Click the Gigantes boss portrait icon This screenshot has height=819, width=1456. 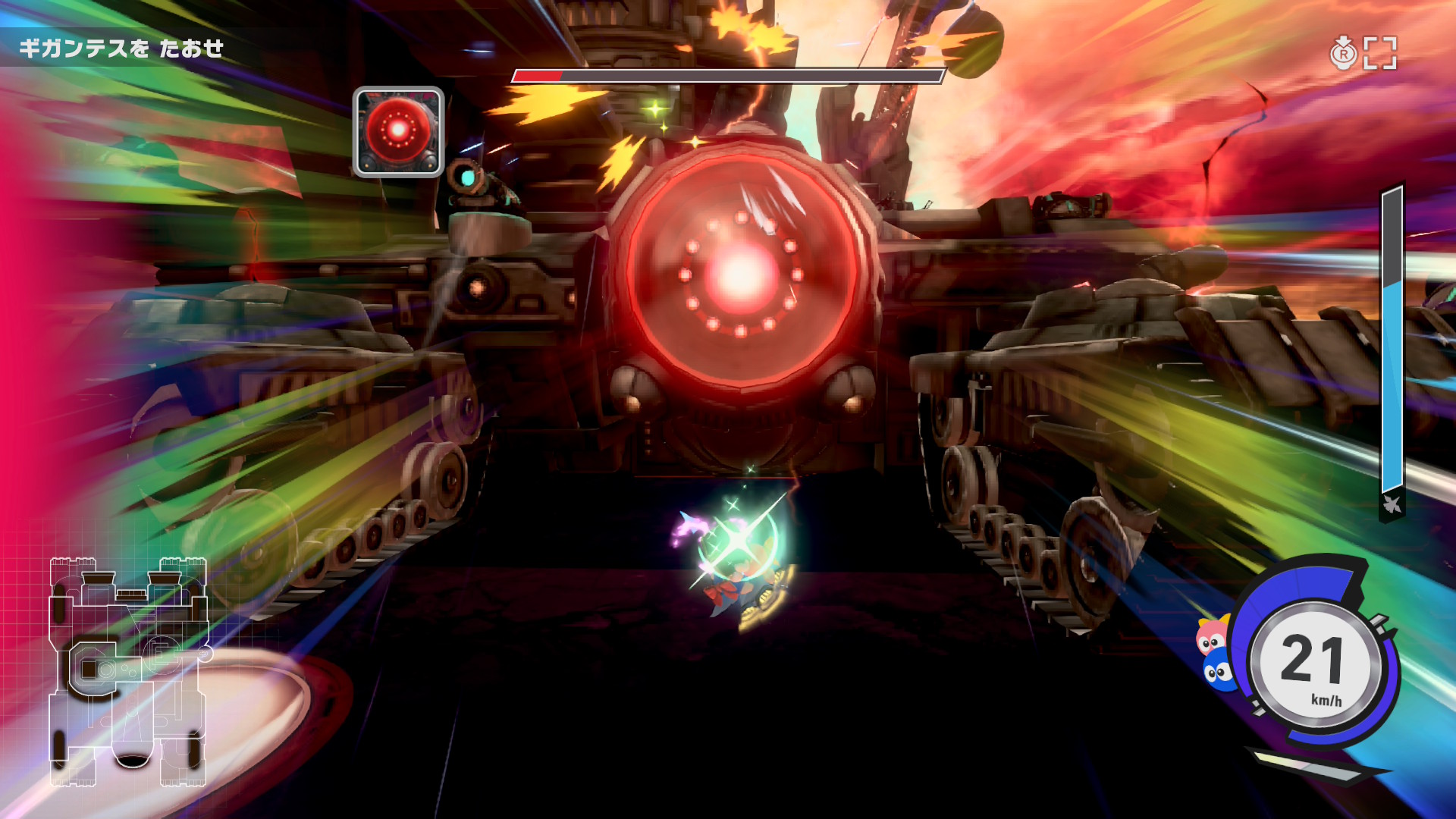(398, 133)
